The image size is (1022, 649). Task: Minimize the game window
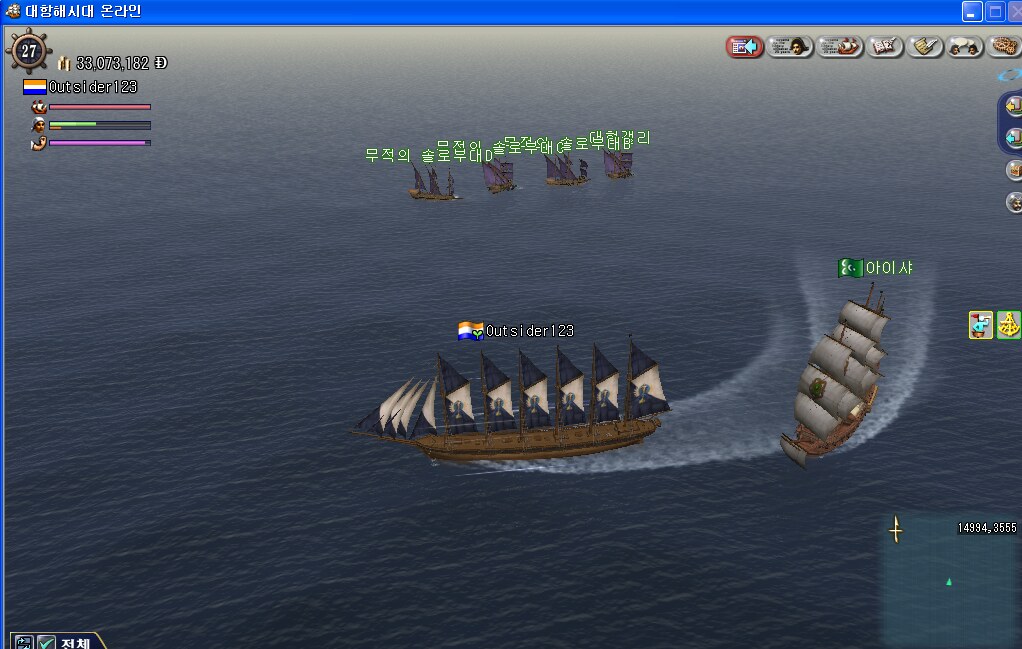coord(972,12)
